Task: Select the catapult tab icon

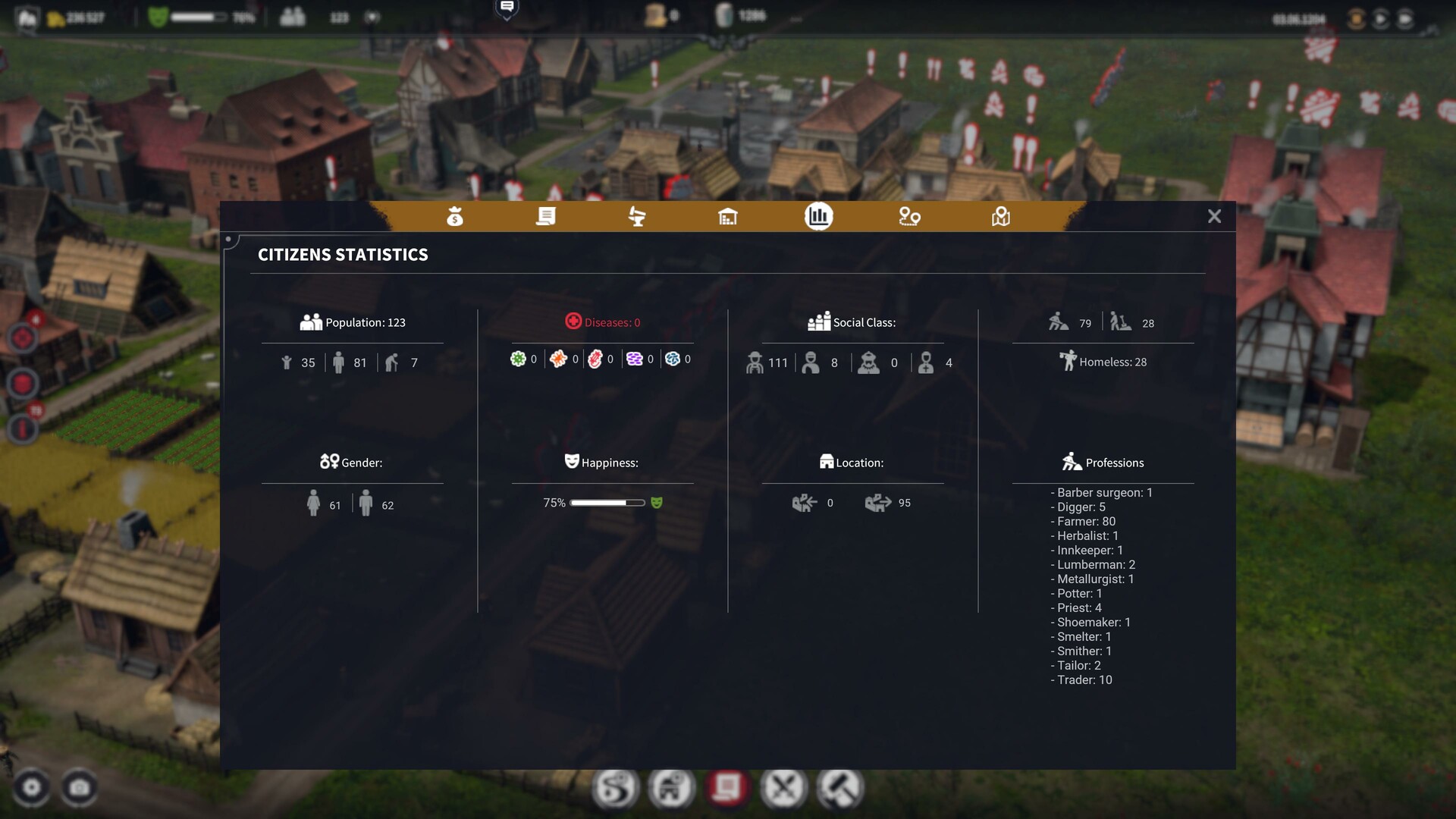Action: tap(637, 217)
